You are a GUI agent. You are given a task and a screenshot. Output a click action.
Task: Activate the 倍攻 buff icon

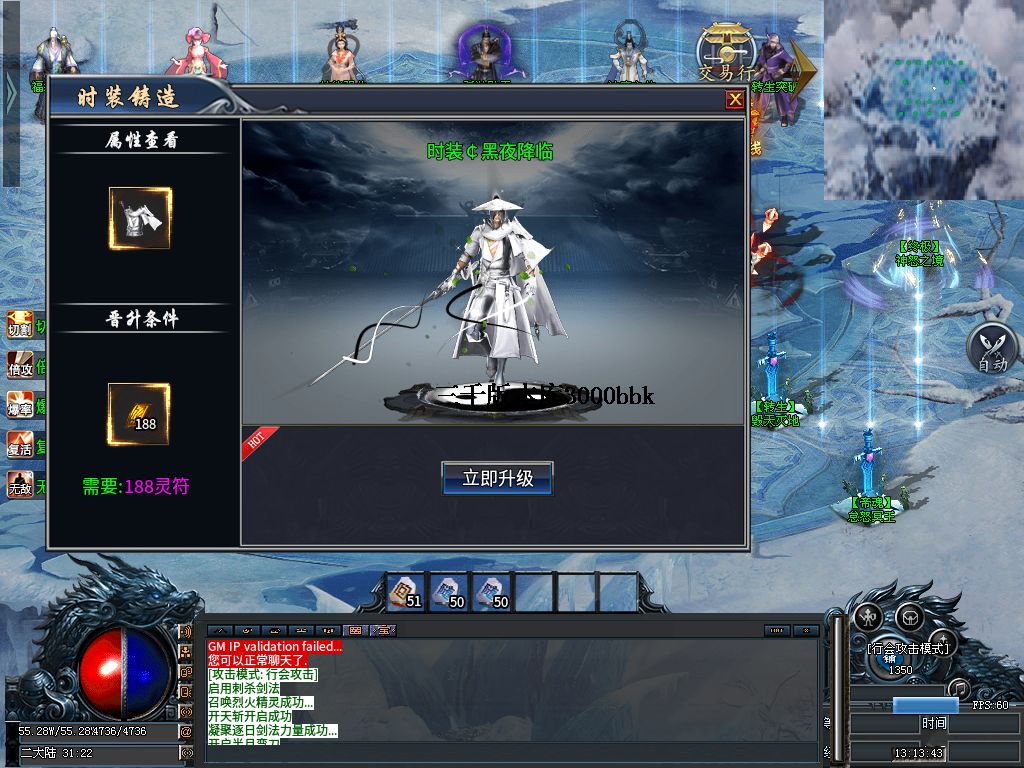point(20,364)
